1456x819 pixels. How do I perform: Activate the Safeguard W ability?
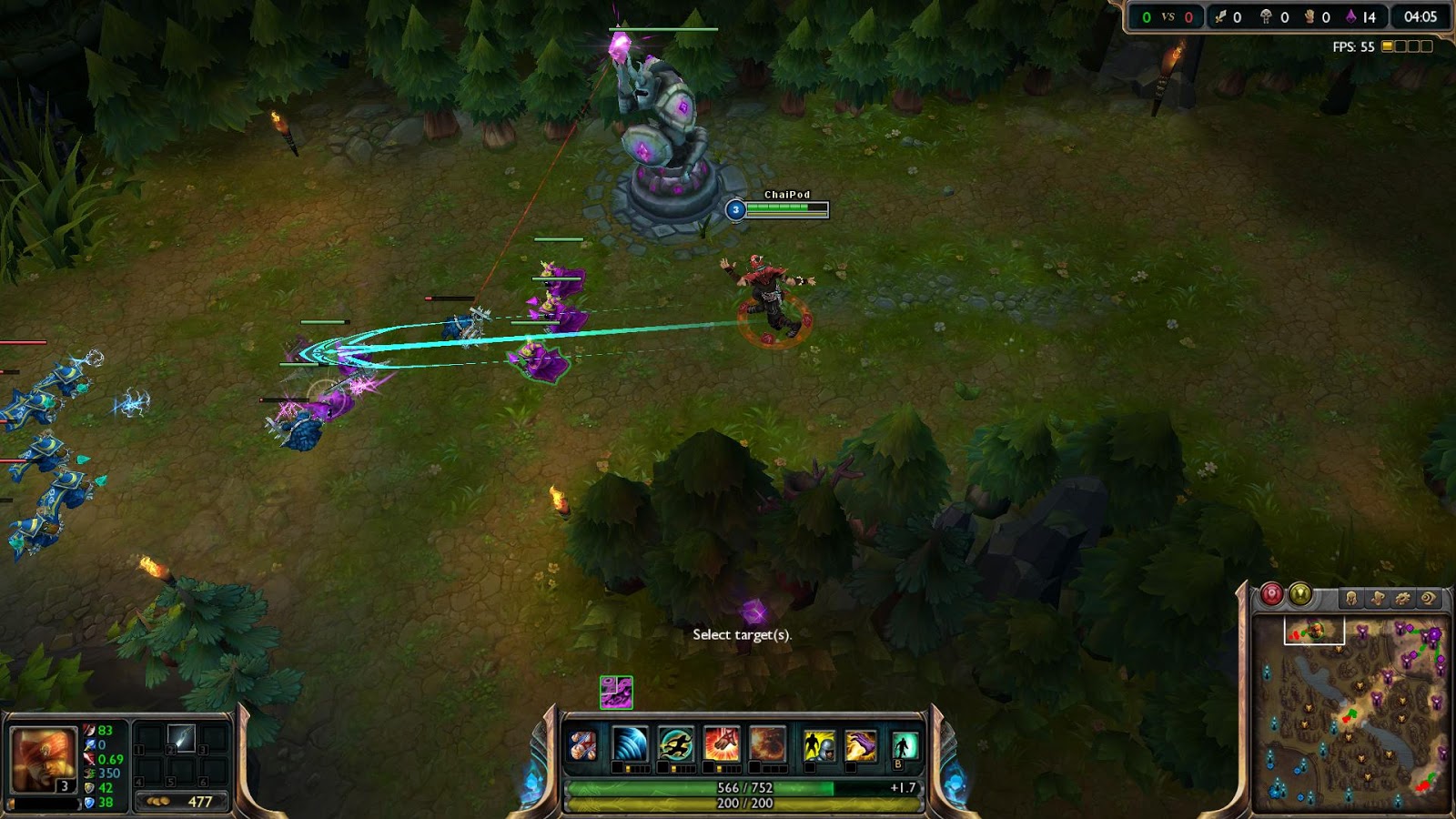click(675, 743)
